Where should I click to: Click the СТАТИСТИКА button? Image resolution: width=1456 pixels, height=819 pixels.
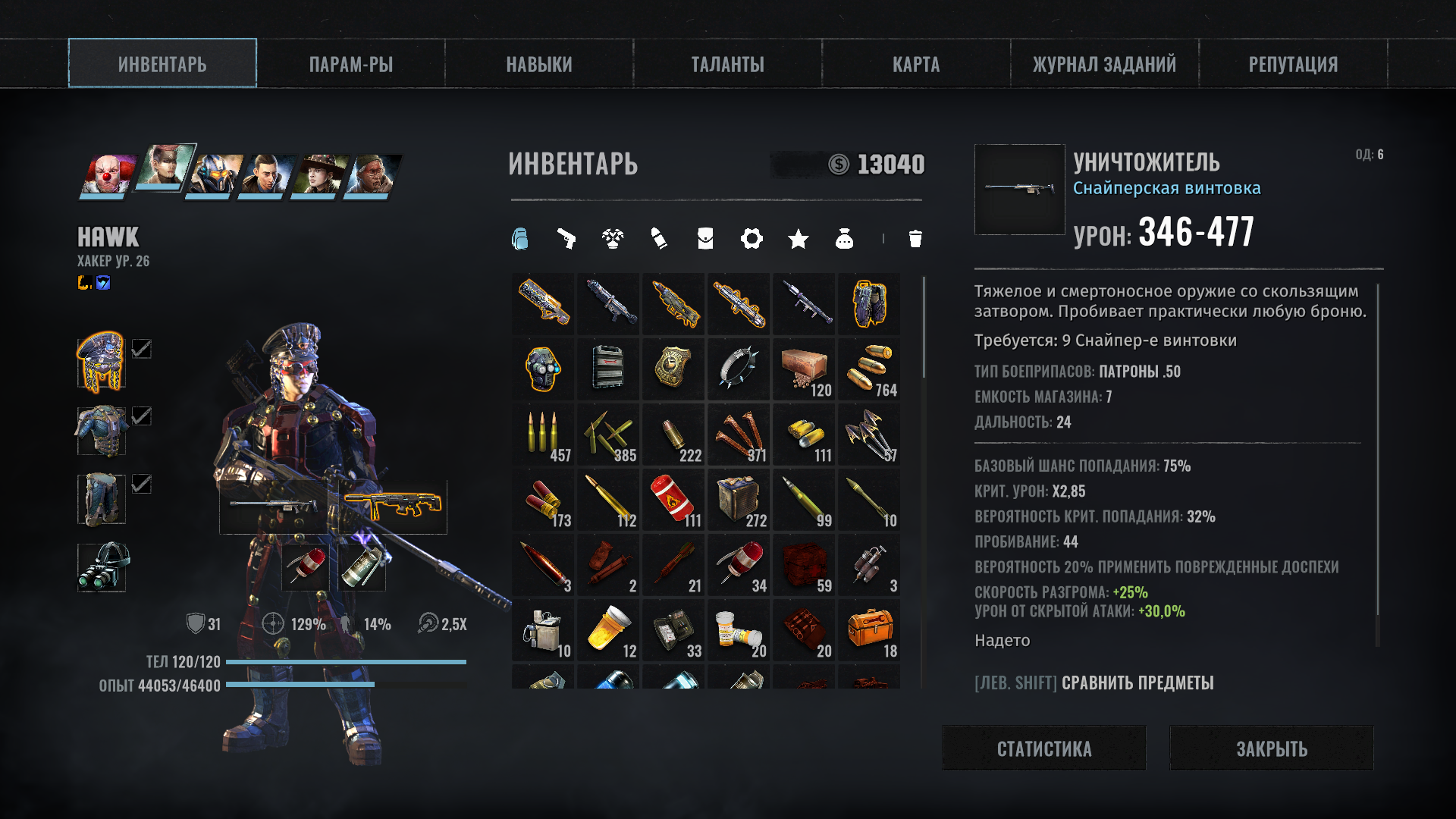tap(1044, 748)
